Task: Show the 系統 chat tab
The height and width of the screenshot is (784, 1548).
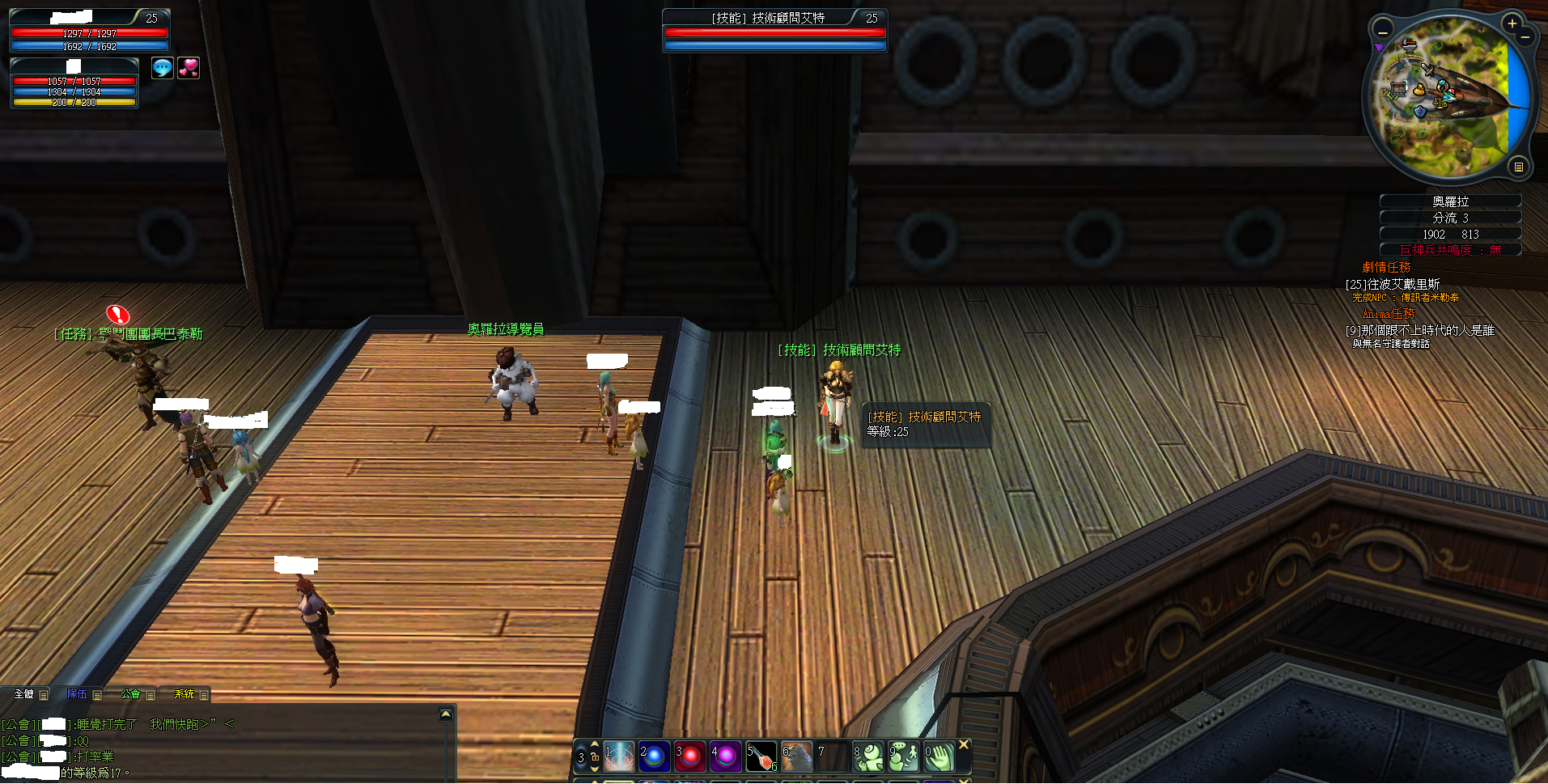Action: pos(184,694)
